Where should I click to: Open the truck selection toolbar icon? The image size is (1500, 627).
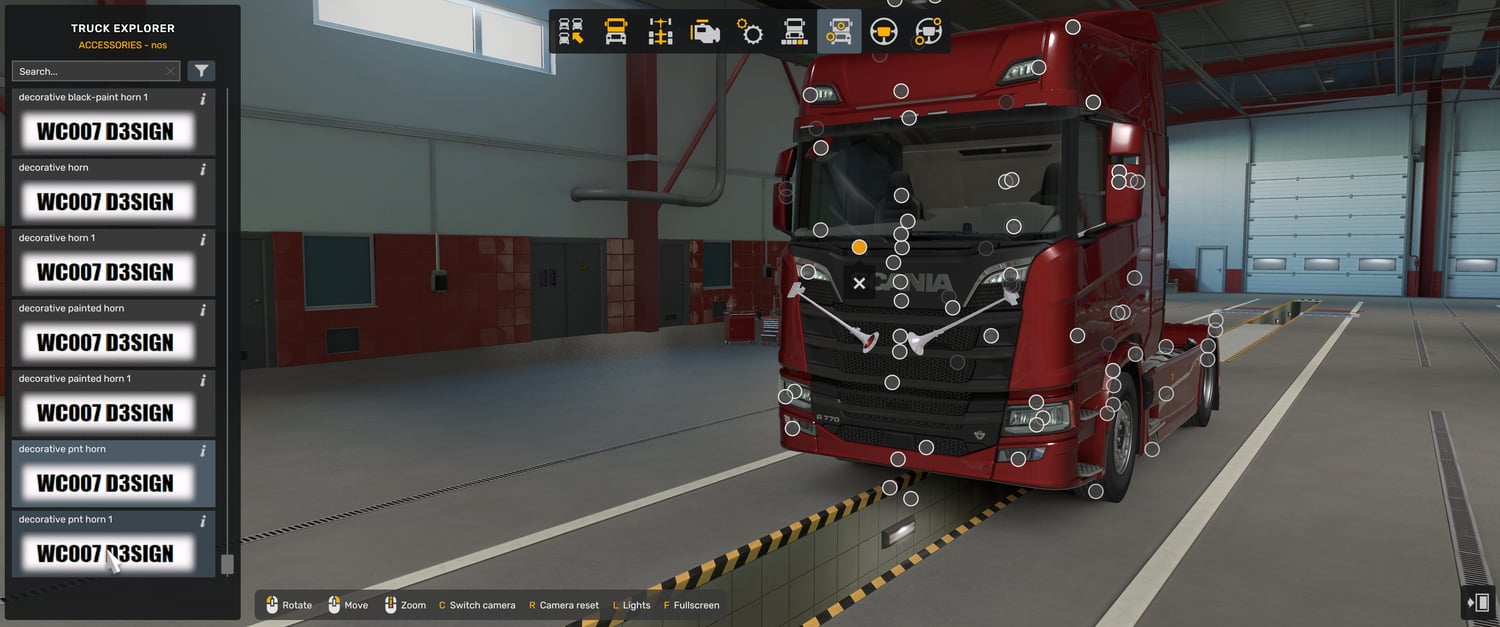tap(571, 32)
